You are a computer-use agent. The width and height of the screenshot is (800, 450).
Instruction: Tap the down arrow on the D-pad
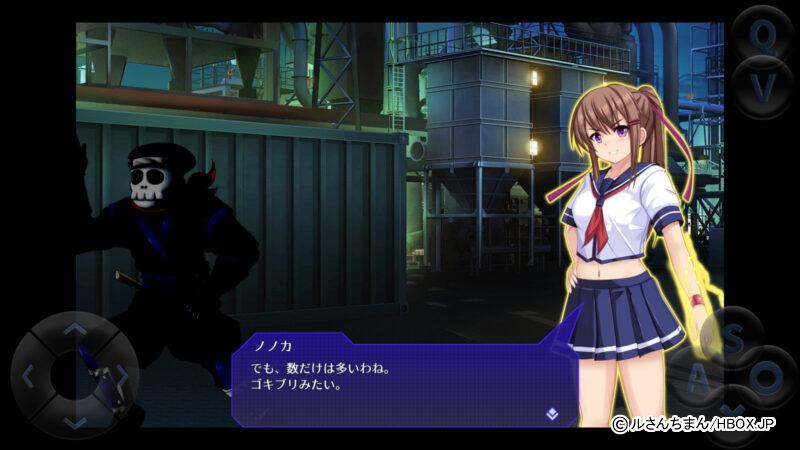point(74,423)
